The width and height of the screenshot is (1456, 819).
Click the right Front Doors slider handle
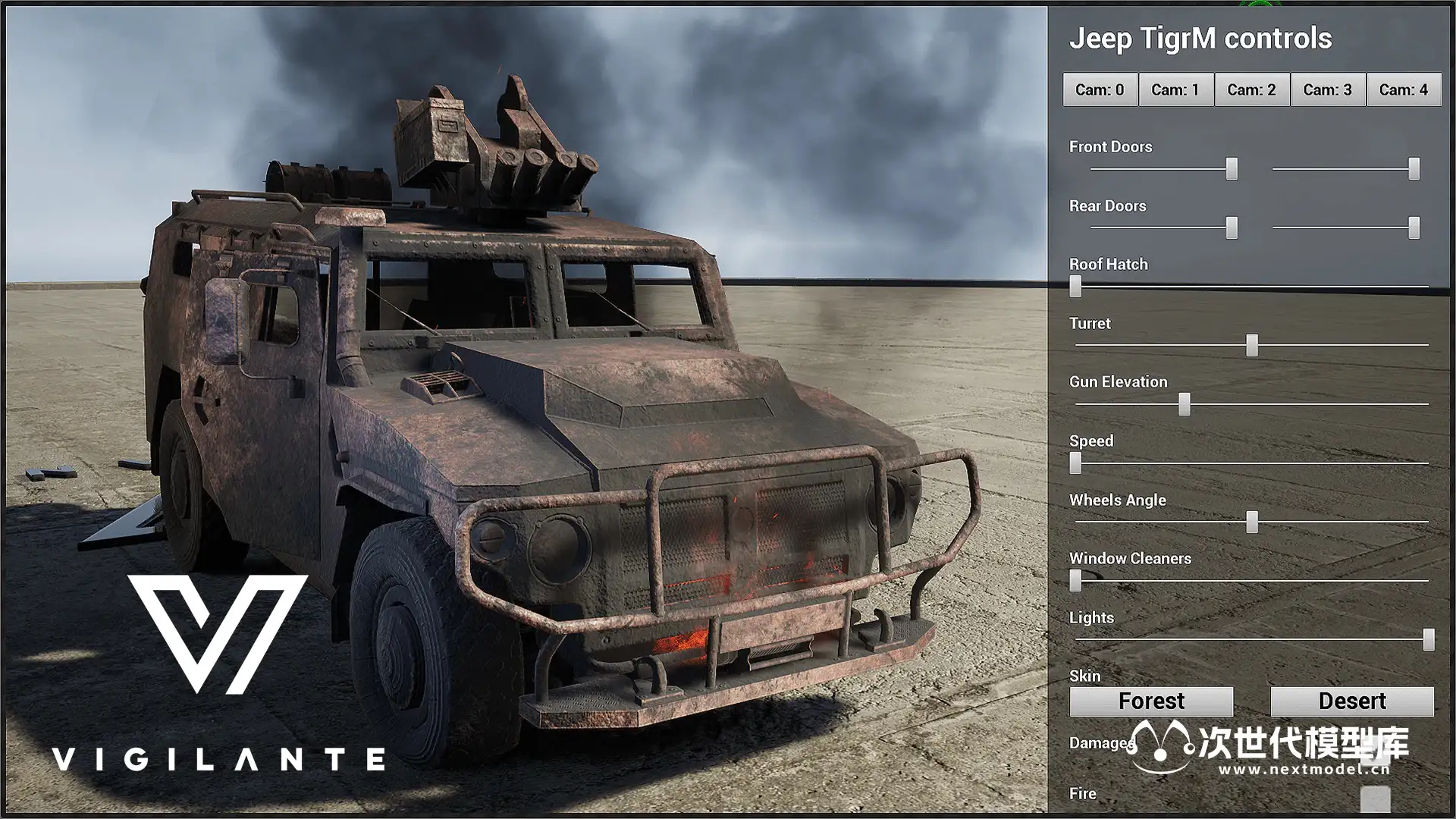(1414, 169)
